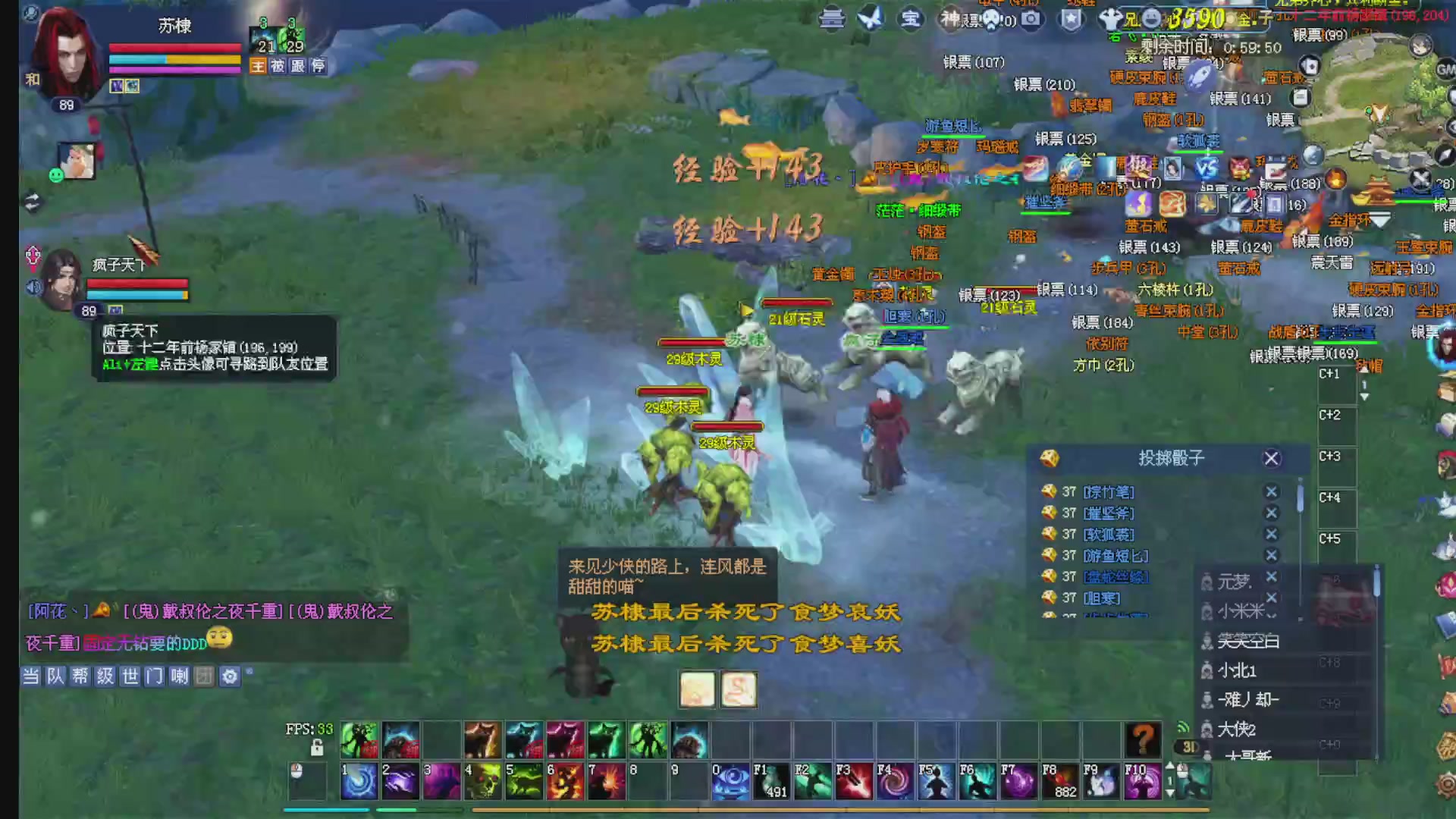
Task: Open the 宝 treasure icon in the top bar
Action: (x=909, y=20)
